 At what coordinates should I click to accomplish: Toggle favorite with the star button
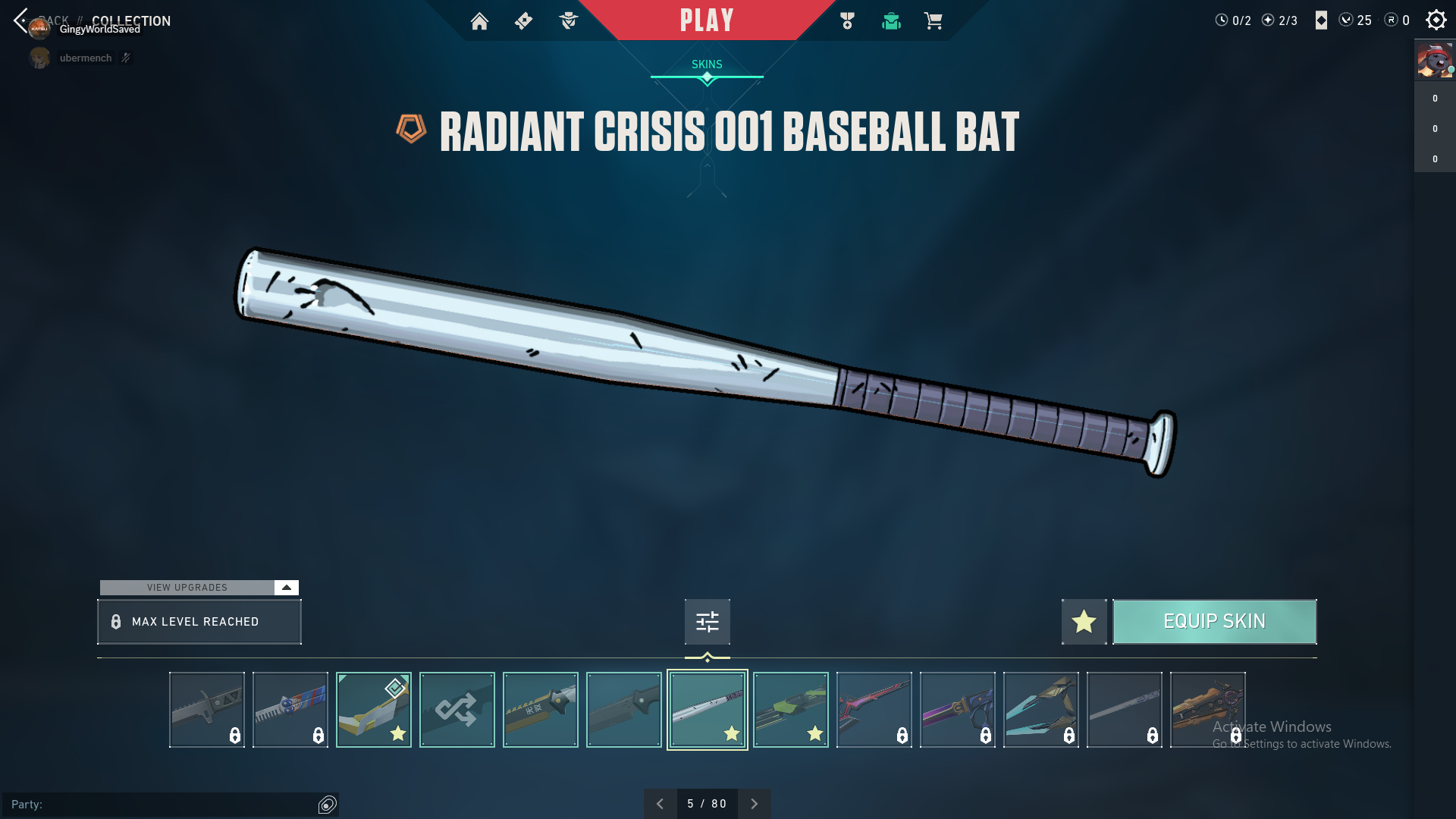(1084, 622)
